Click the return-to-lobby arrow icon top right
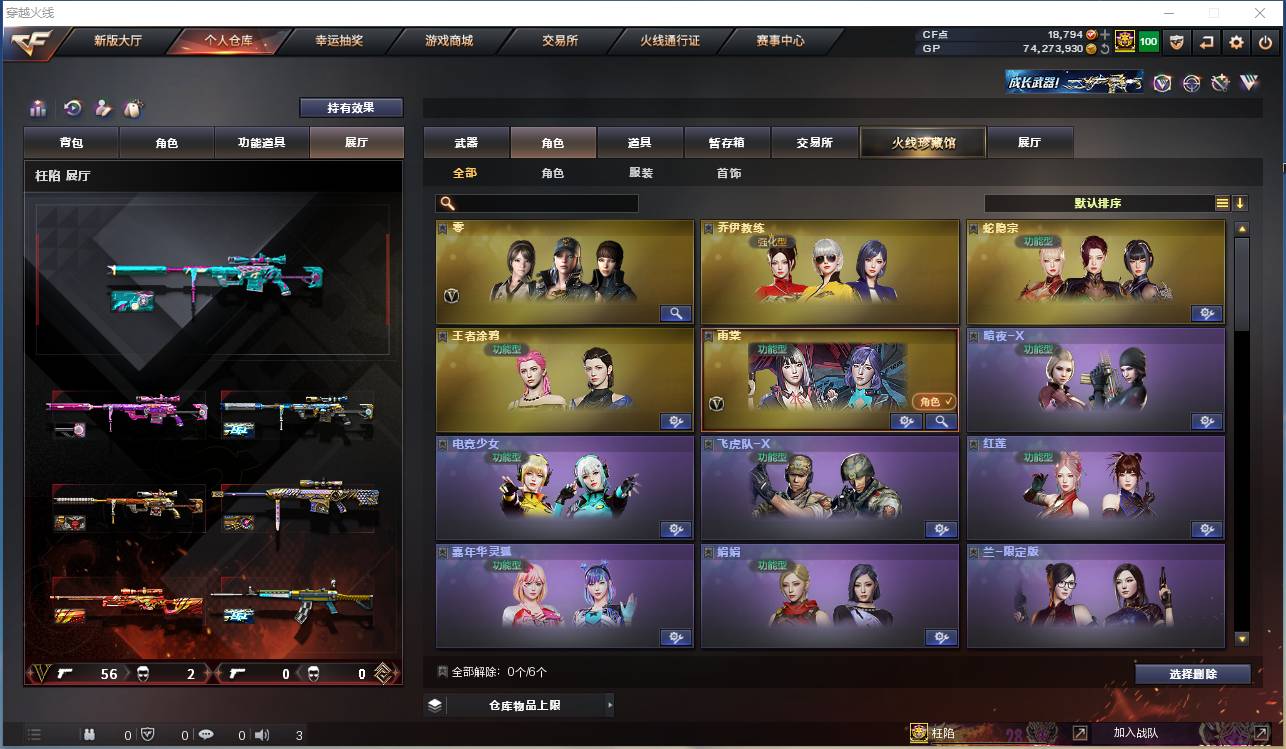Screen dimensions: 1286x749 tap(1207, 42)
